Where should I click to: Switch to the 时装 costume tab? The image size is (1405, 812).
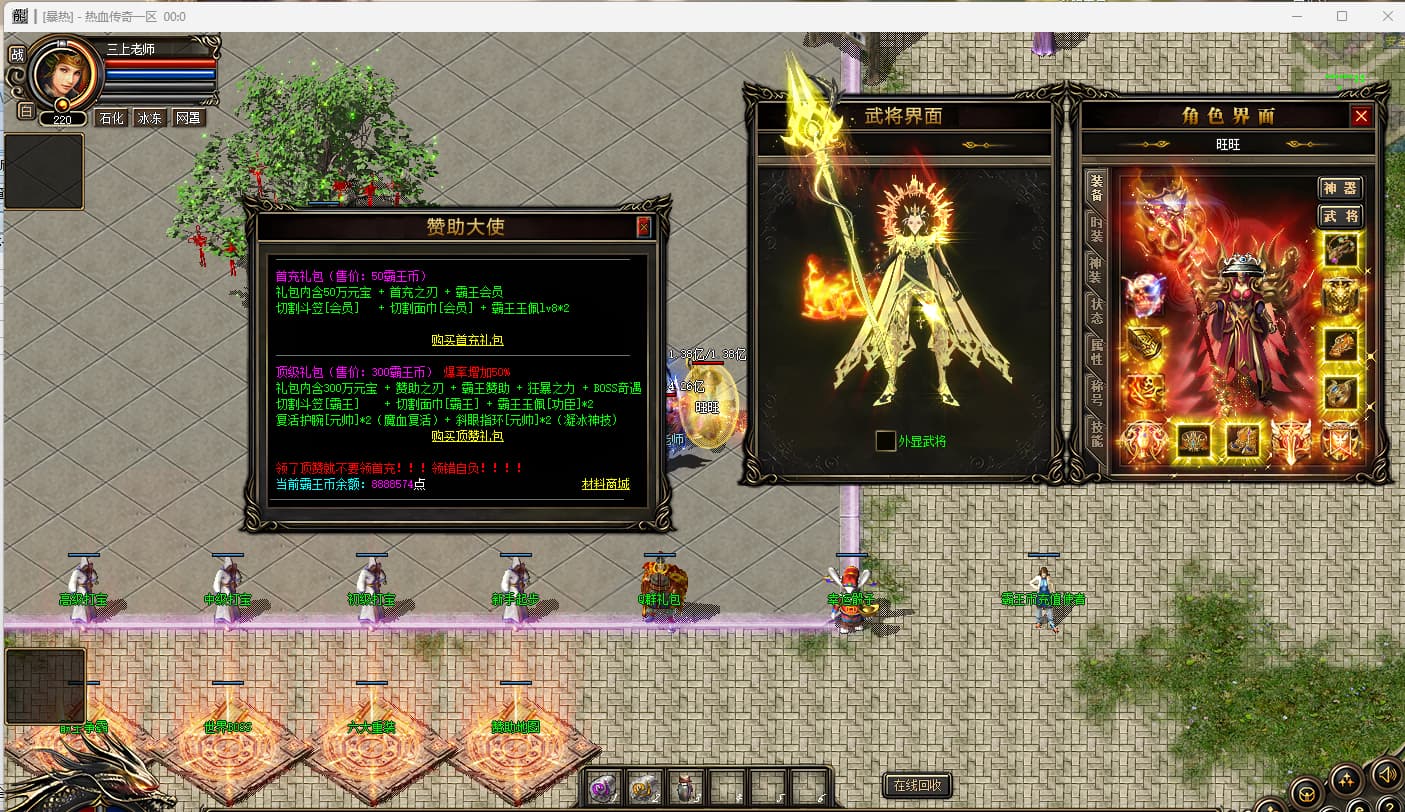click(1096, 230)
